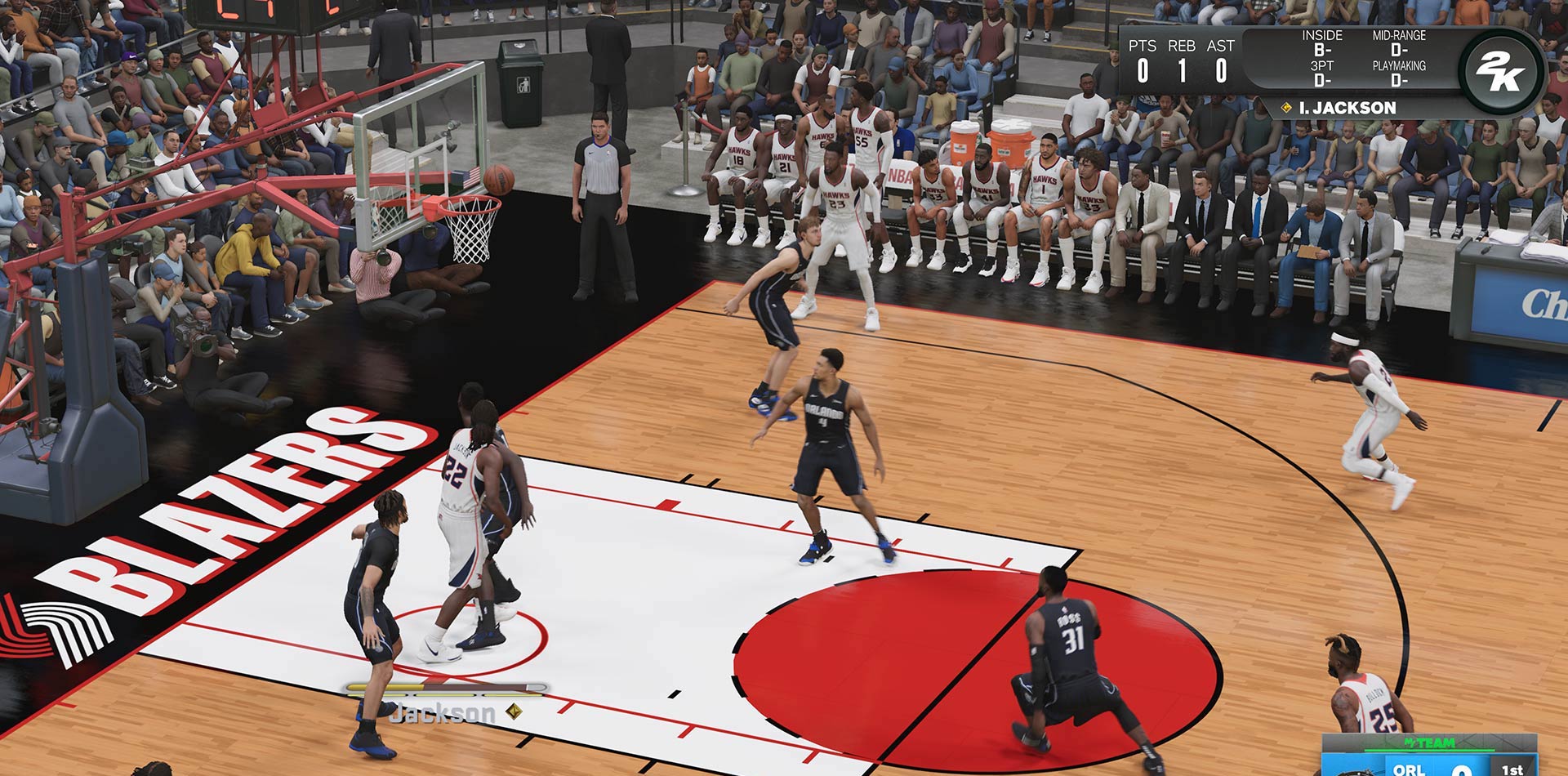Select the Jackson player indicator label
The width and height of the screenshot is (1568, 776).
443,713
